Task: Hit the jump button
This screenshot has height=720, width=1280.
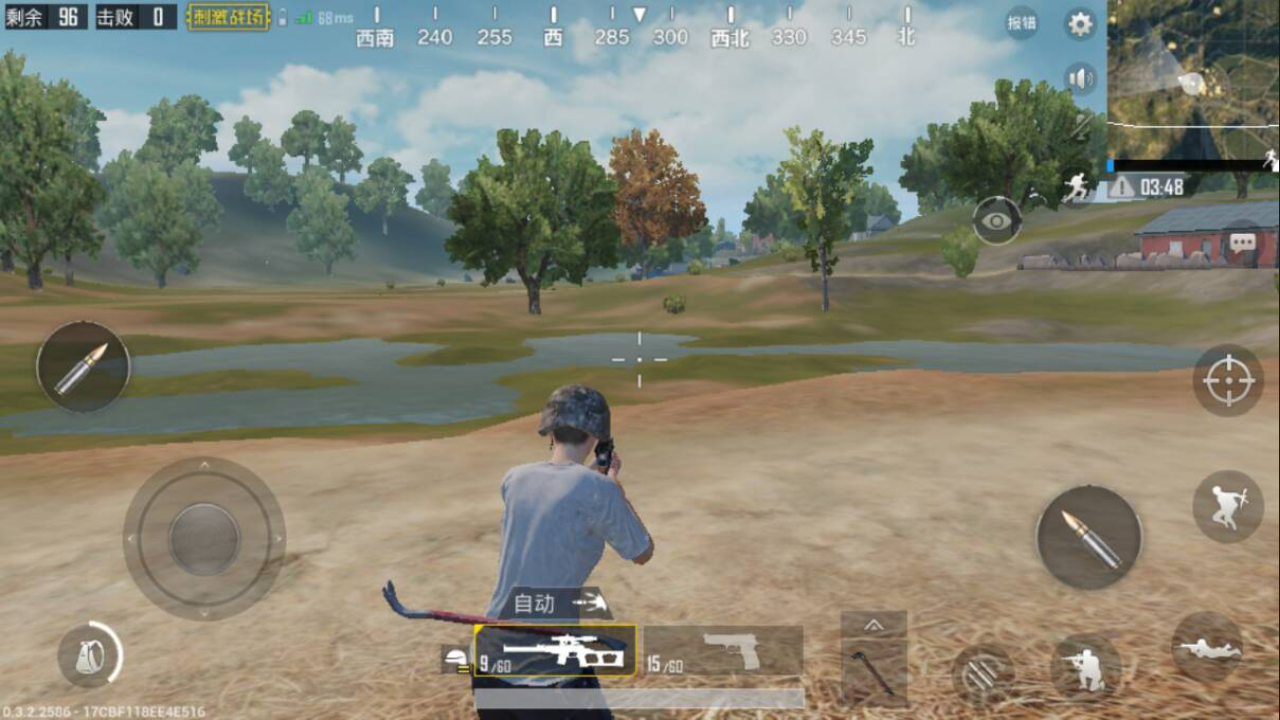Action: point(1228,506)
